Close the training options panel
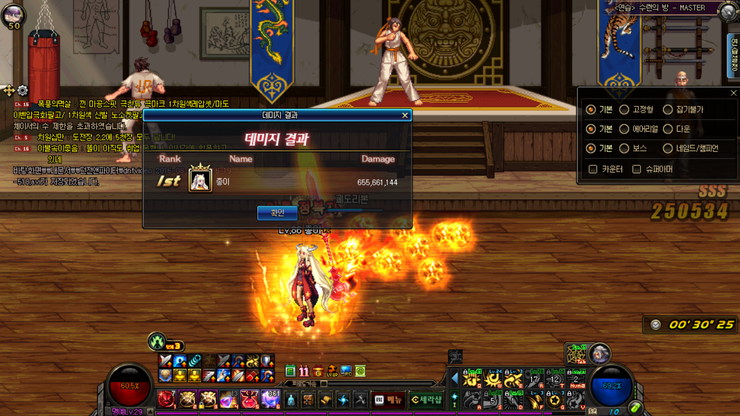The image size is (740, 416). pos(732,93)
